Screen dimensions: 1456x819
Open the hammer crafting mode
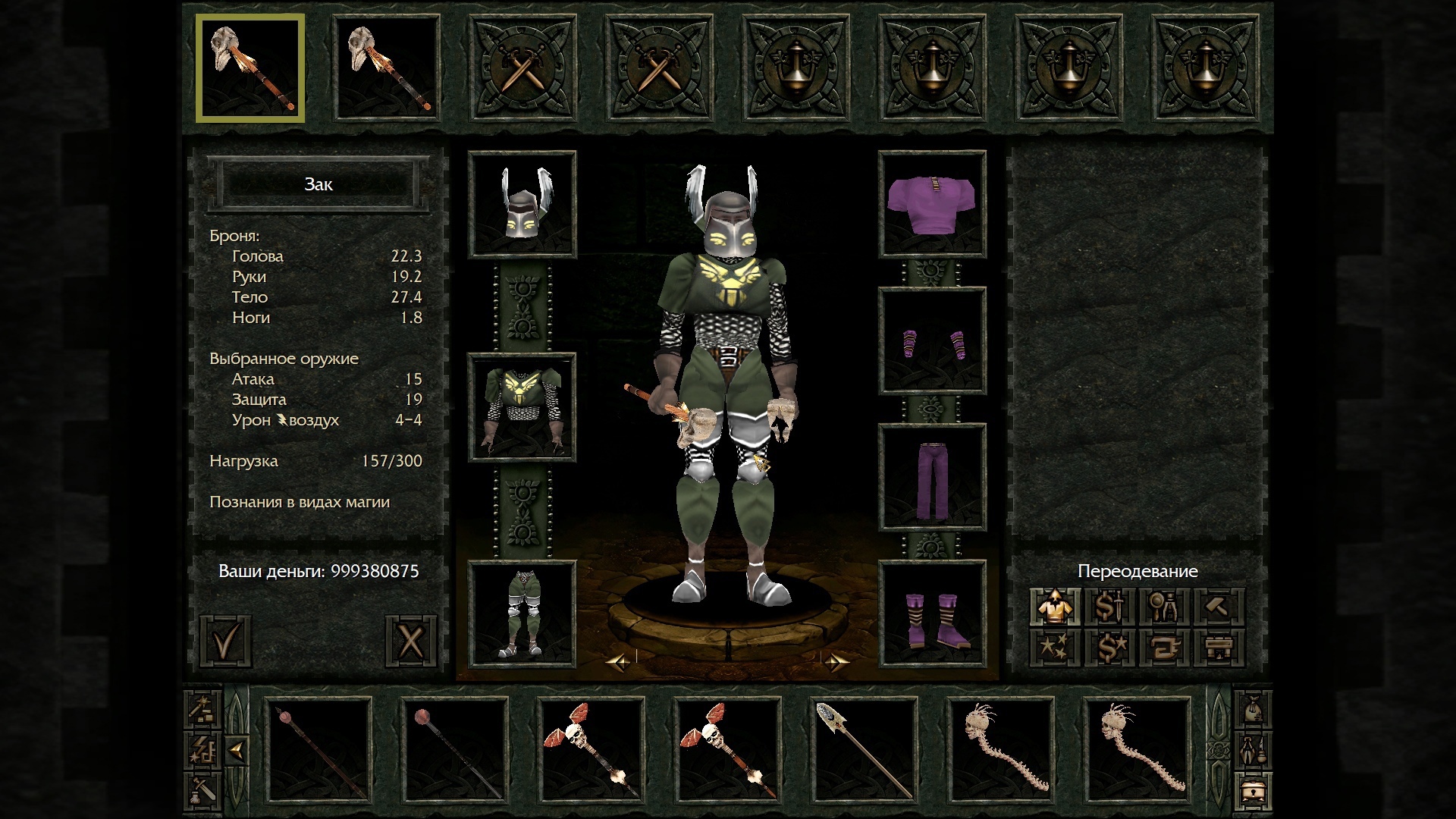coord(1219,607)
